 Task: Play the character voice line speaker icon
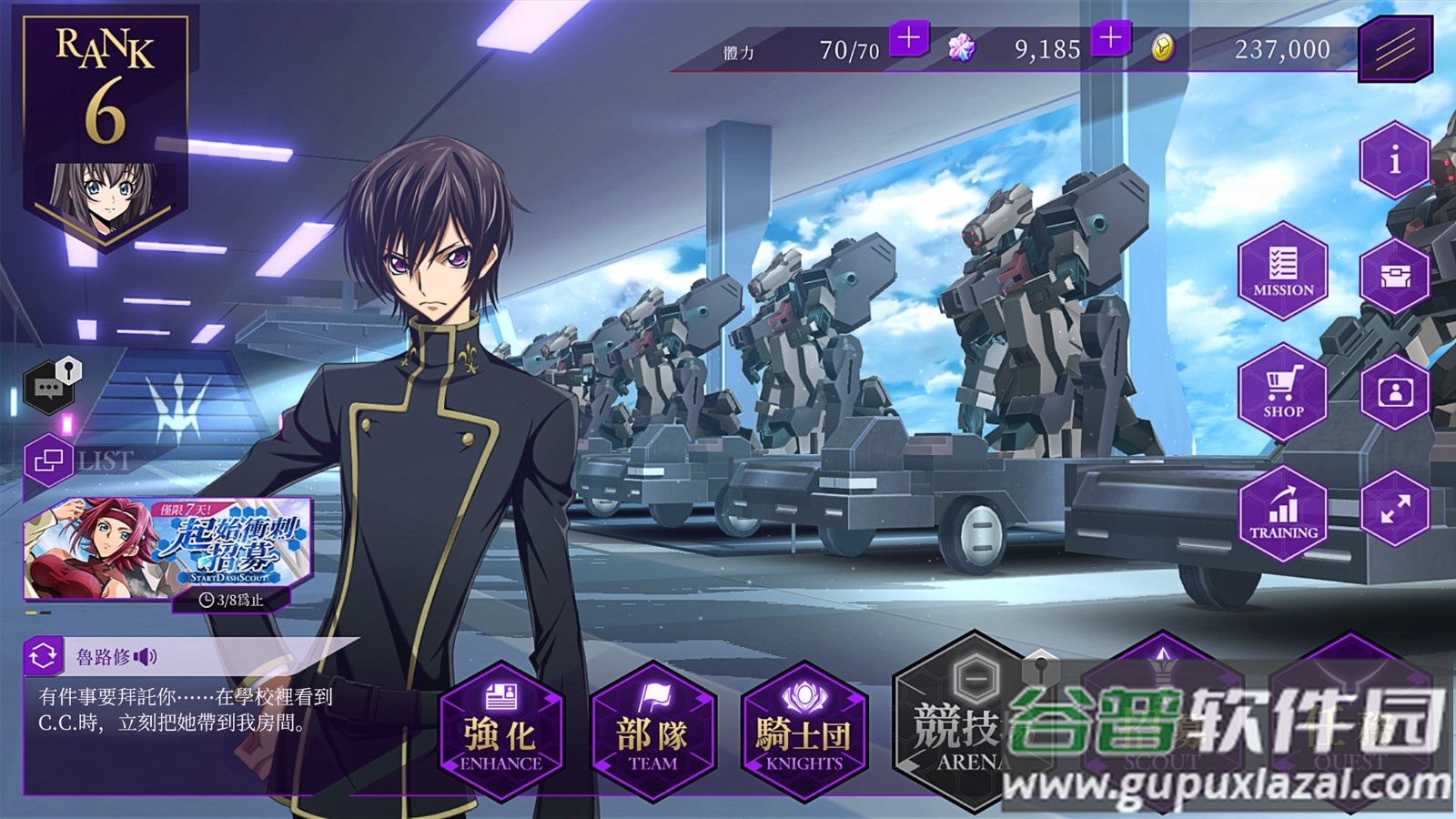(x=146, y=656)
